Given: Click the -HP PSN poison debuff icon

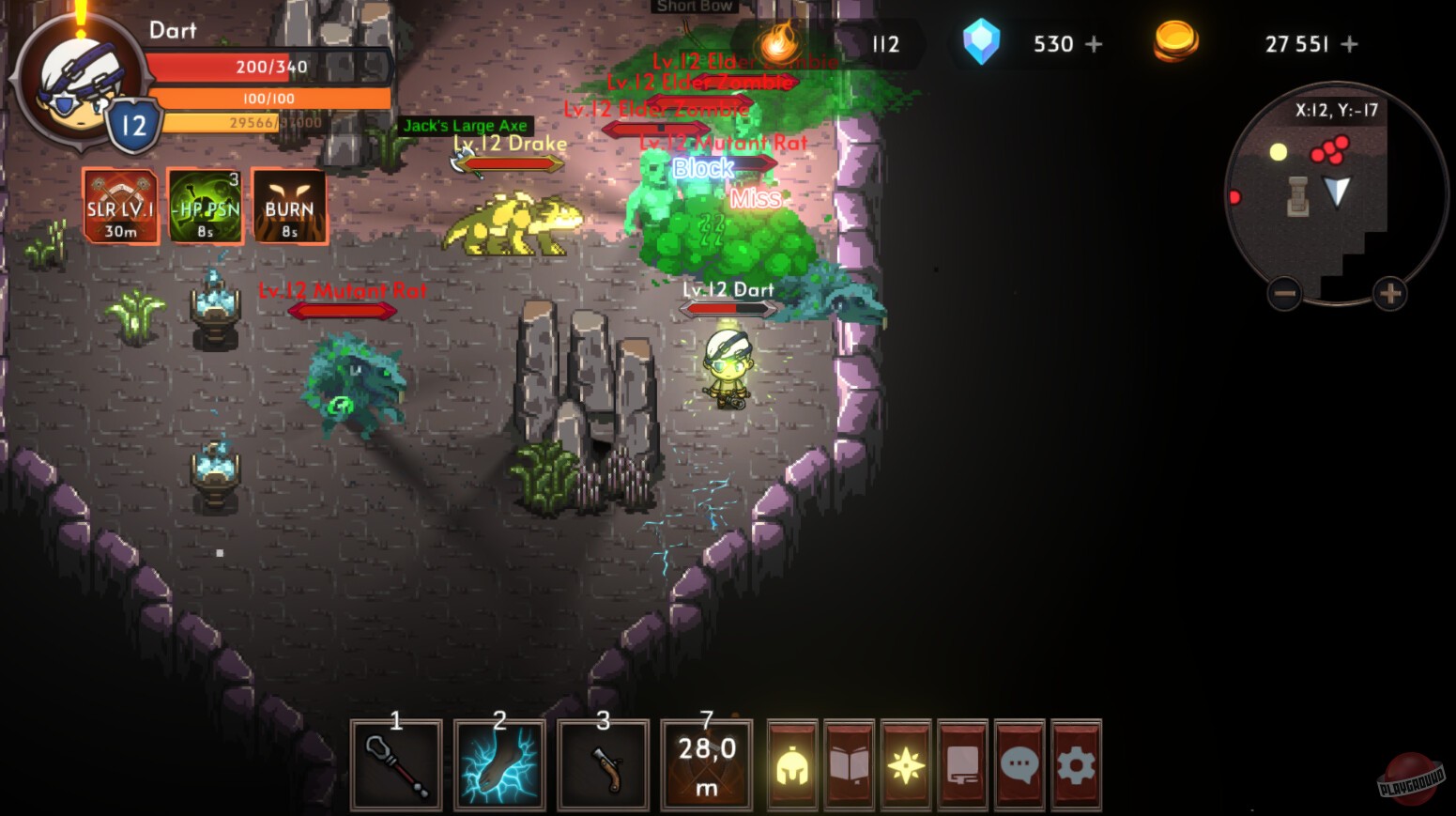Looking at the screenshot, I should point(204,205).
